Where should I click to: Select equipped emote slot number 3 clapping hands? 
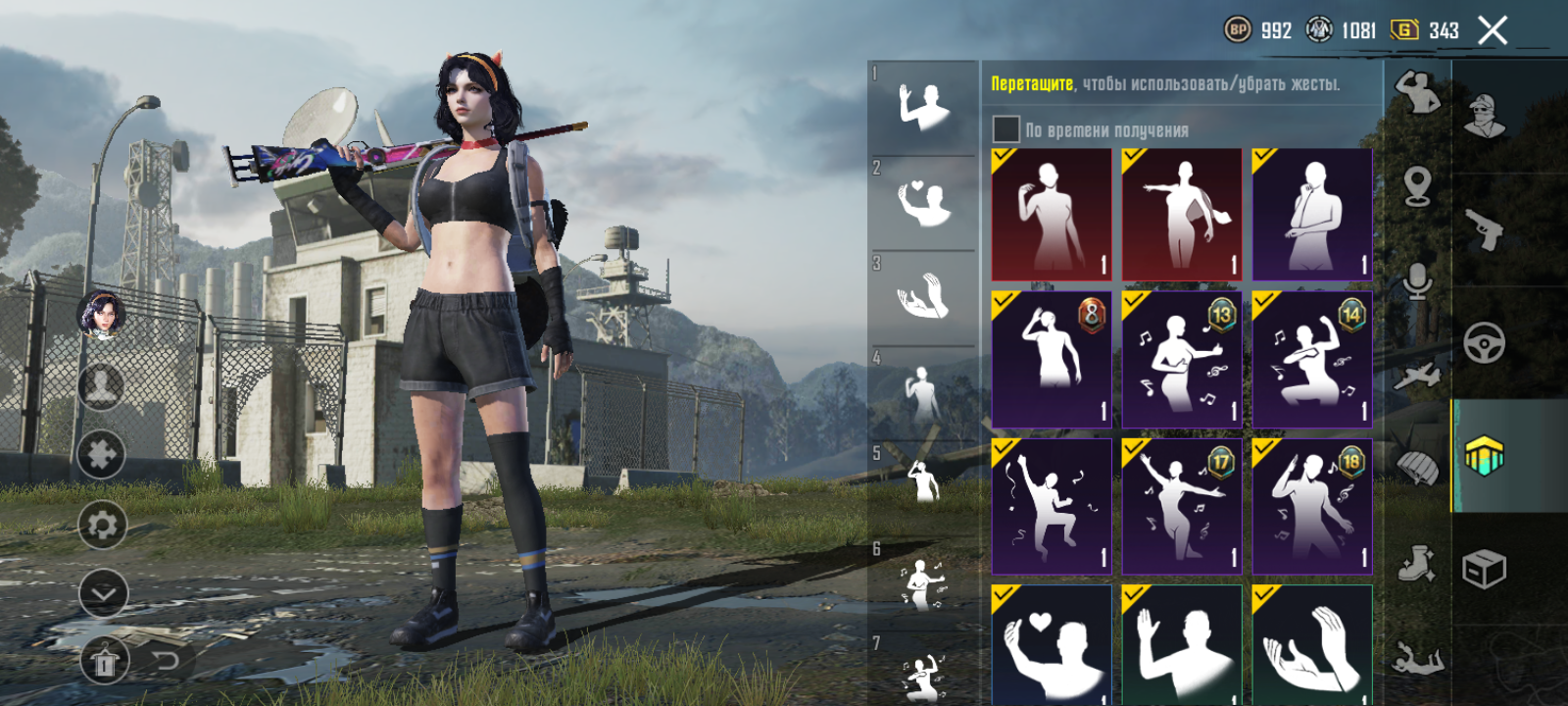tap(922, 296)
